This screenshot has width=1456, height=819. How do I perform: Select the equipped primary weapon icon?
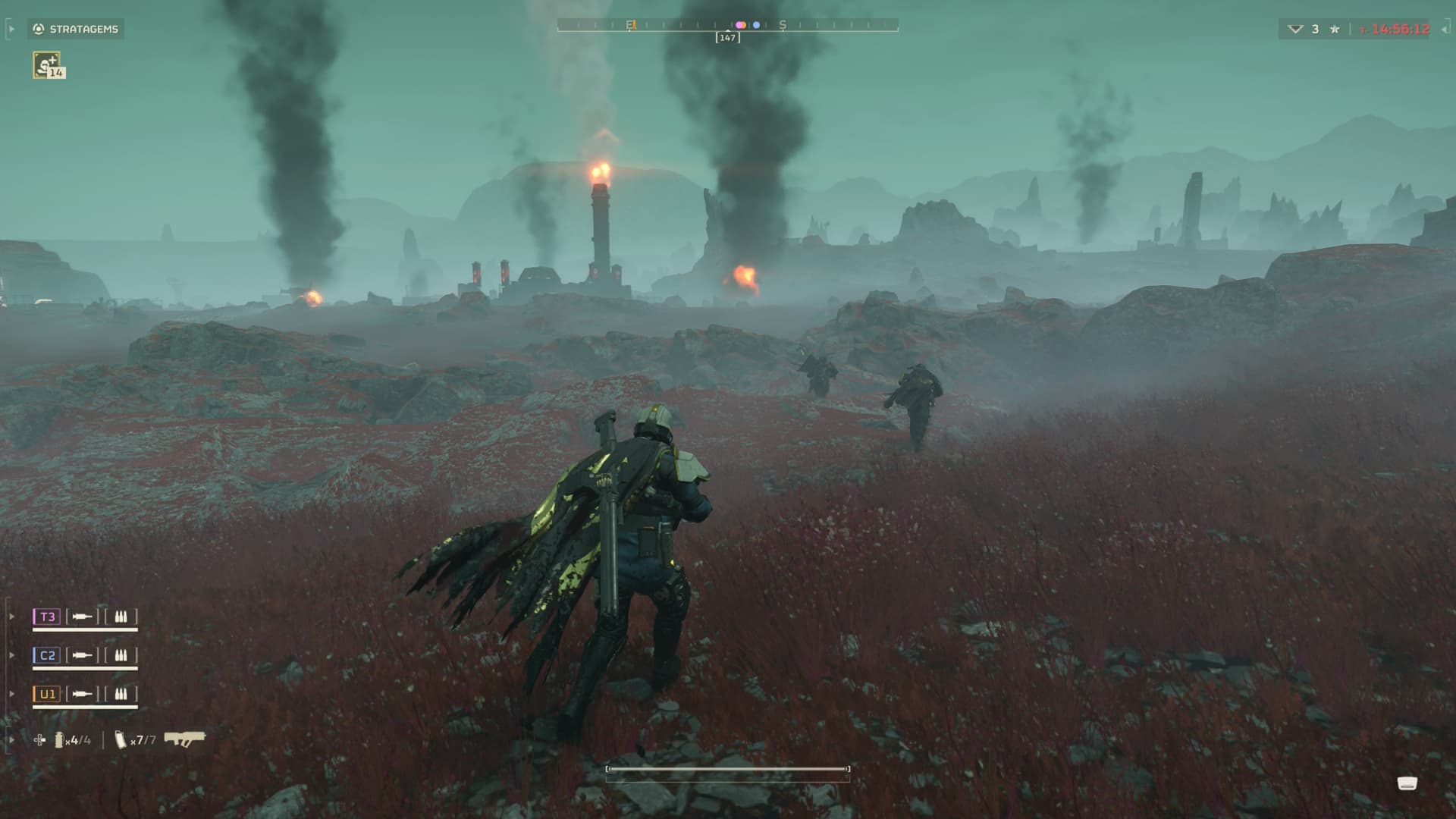[x=184, y=739]
